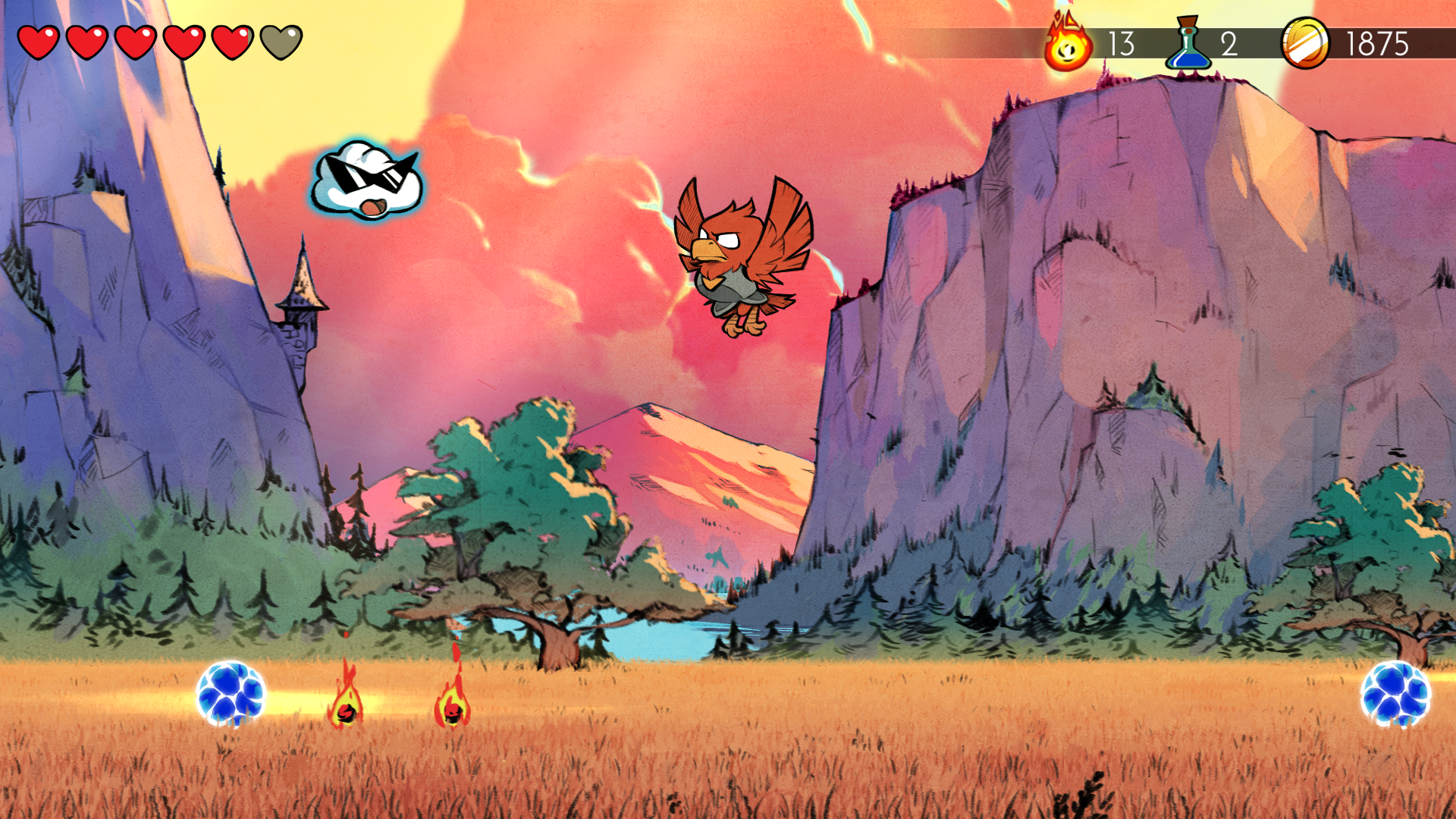Image resolution: width=1456 pixels, height=819 pixels.
Task: Select the coin total reading 1875
Action: click(x=1376, y=44)
